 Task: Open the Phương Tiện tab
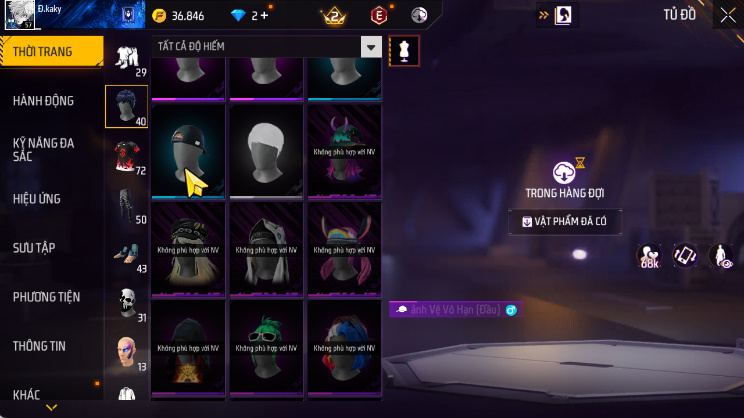tap(46, 297)
